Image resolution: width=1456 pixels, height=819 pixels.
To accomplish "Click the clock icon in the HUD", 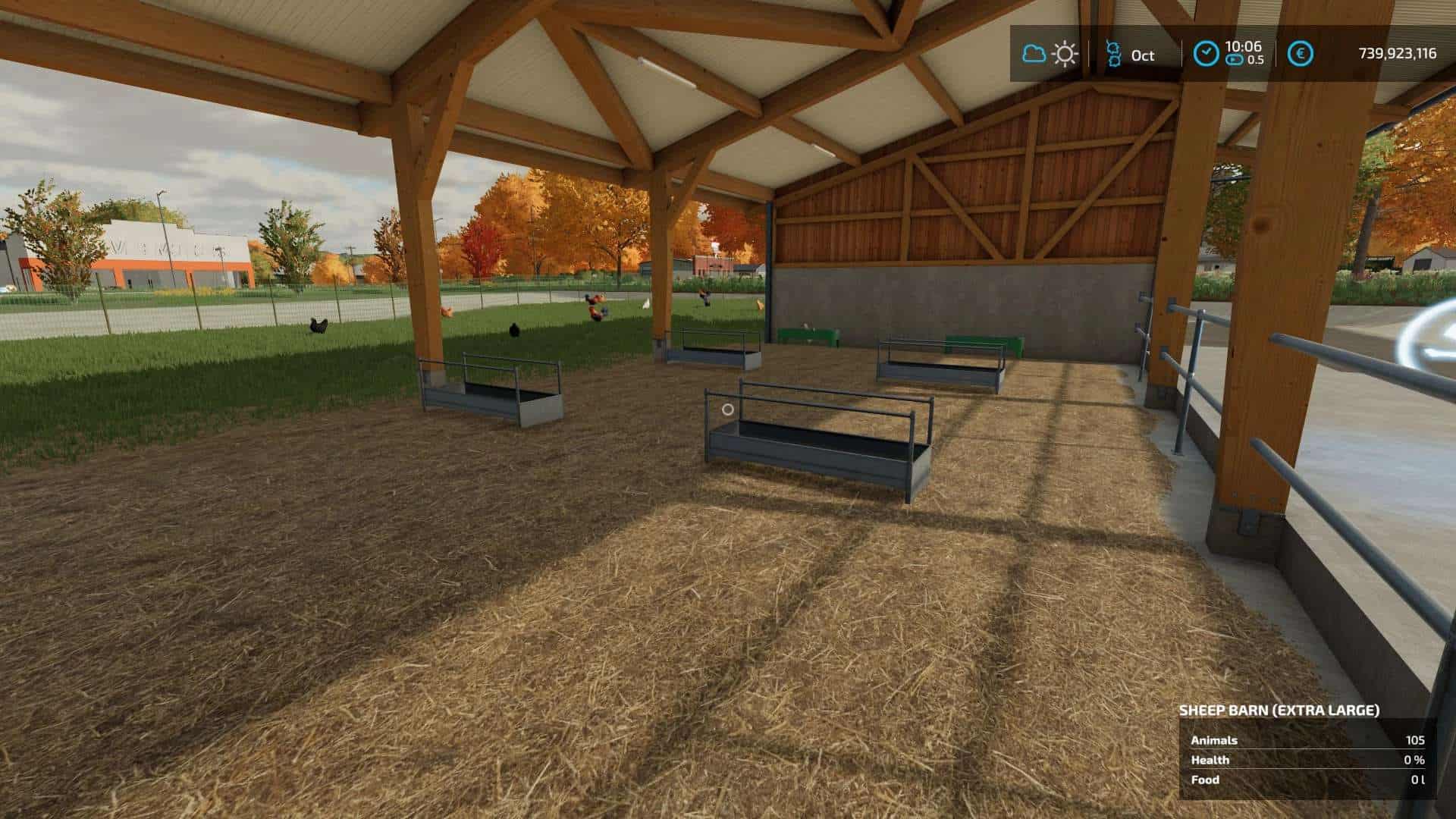I will click(1206, 51).
